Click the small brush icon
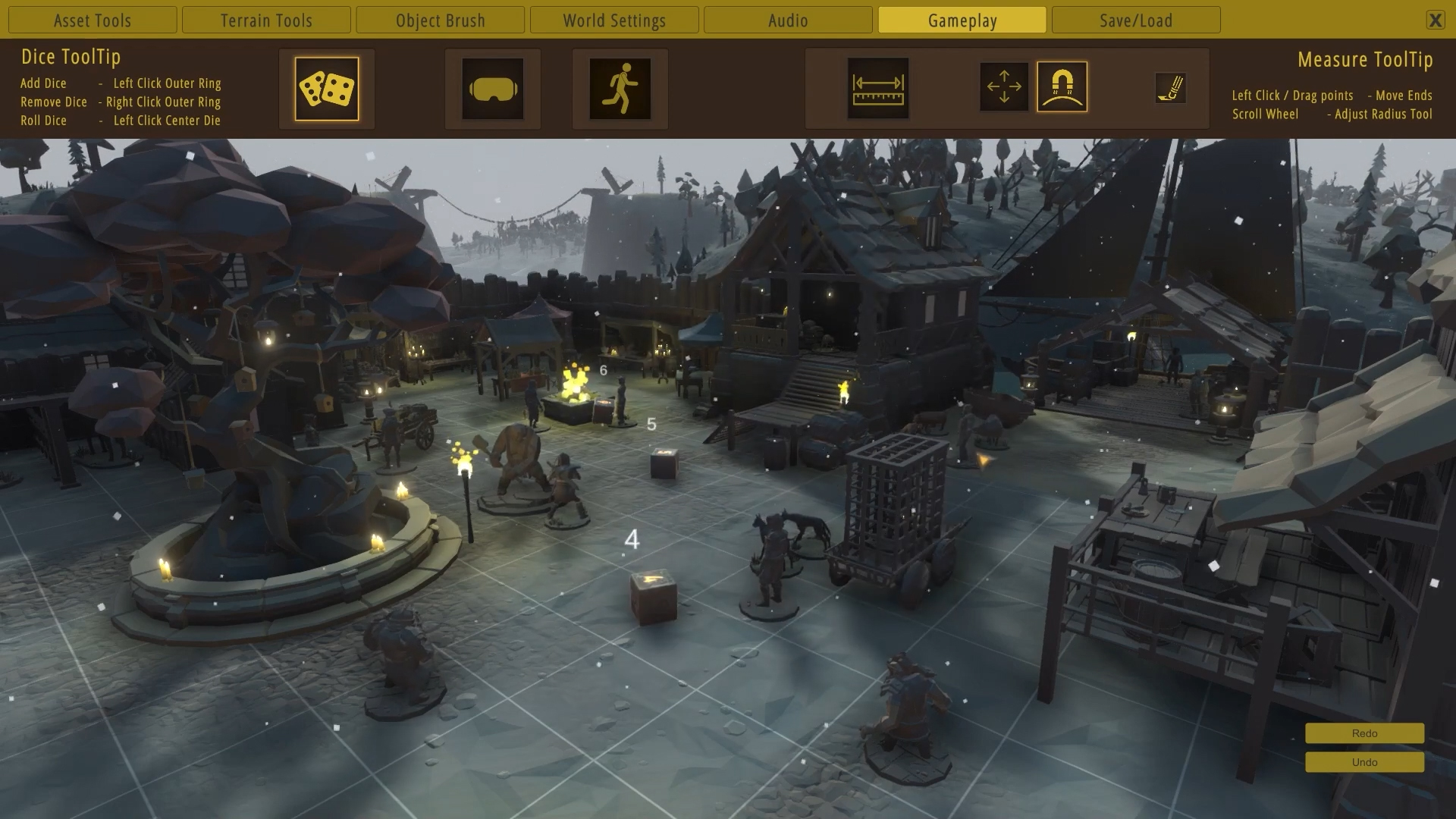Screen dimensions: 1456x819 click(1170, 88)
